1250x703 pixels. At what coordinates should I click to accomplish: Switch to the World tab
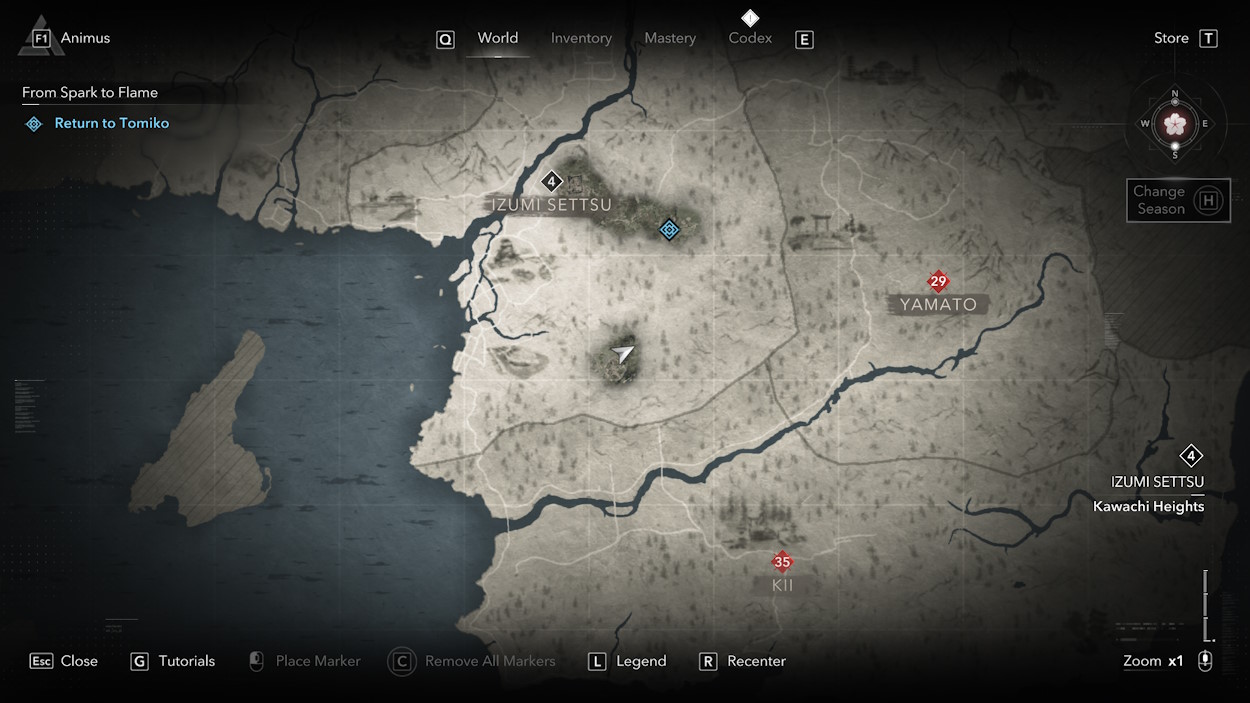click(x=497, y=38)
